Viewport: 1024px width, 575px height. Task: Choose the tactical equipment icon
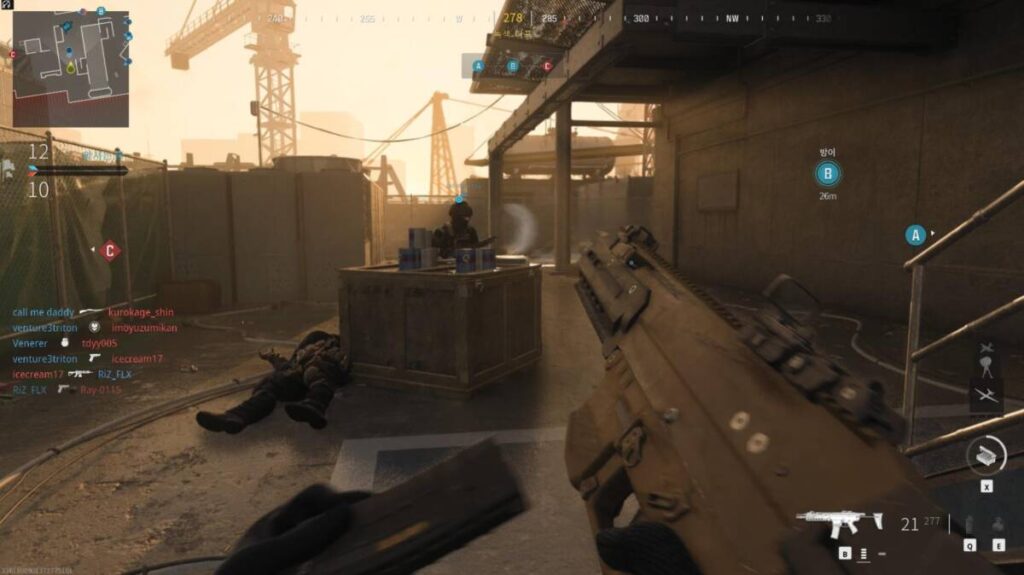point(997,525)
